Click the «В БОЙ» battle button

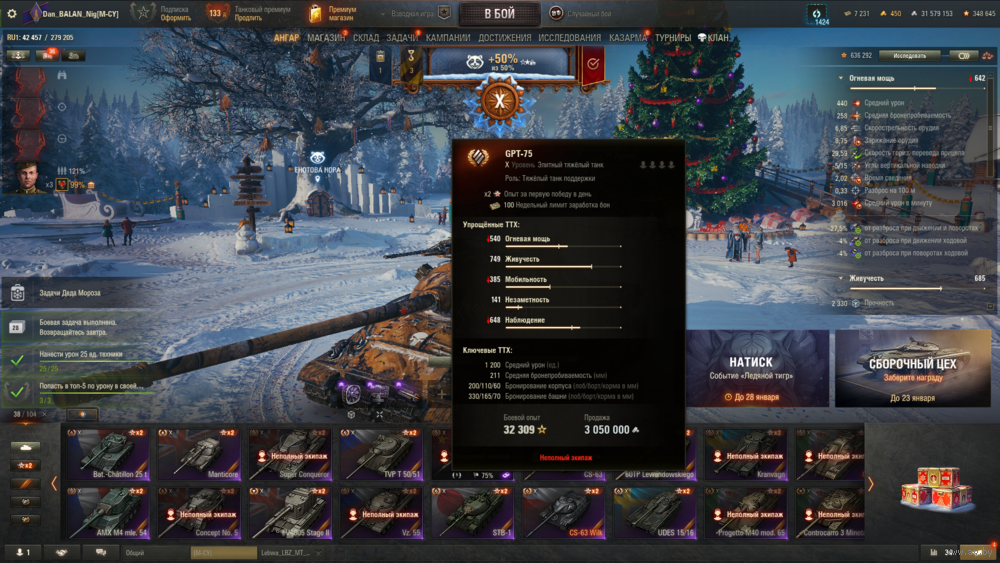499,14
